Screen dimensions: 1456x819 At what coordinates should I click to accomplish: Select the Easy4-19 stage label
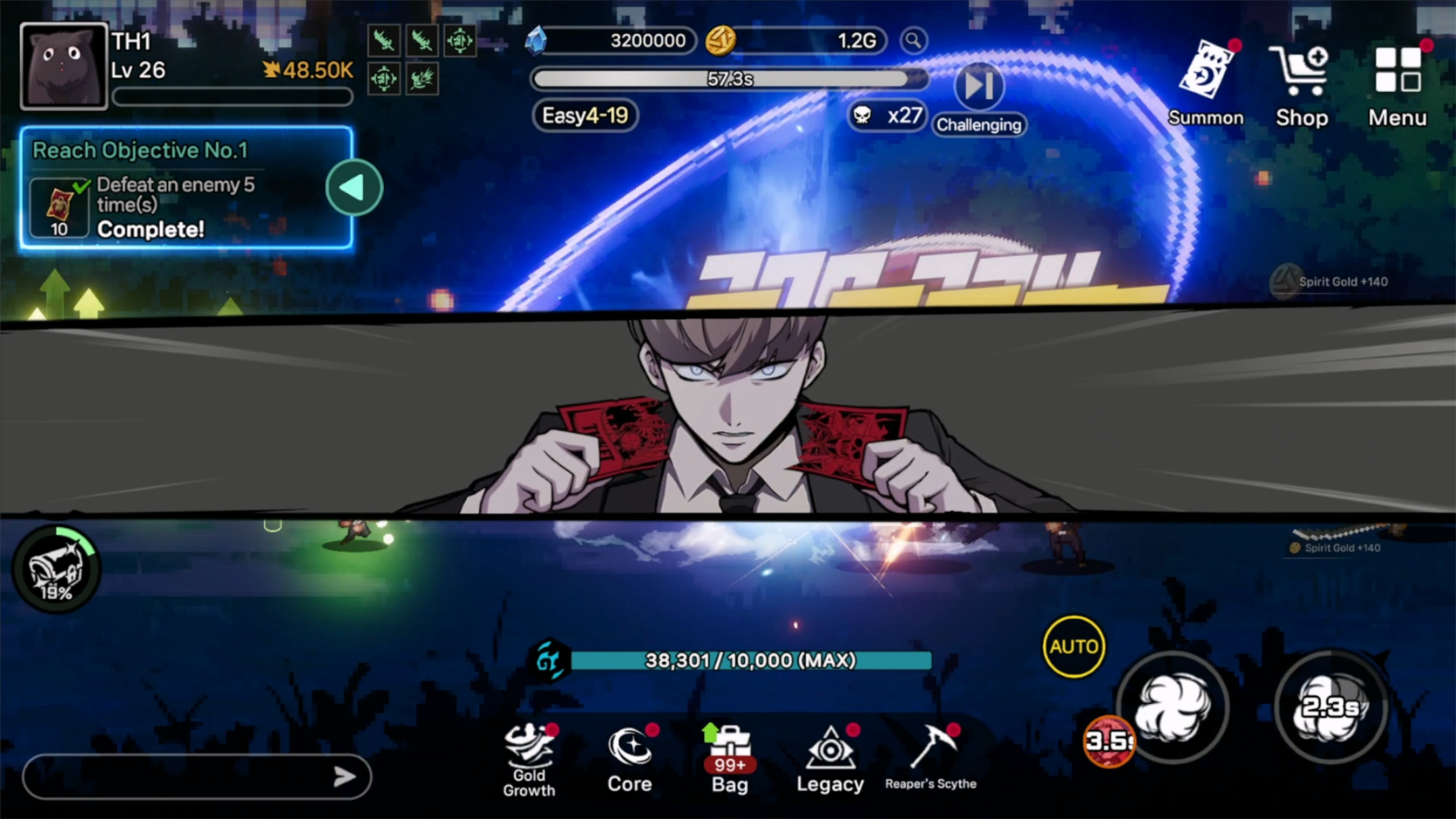[x=584, y=115]
